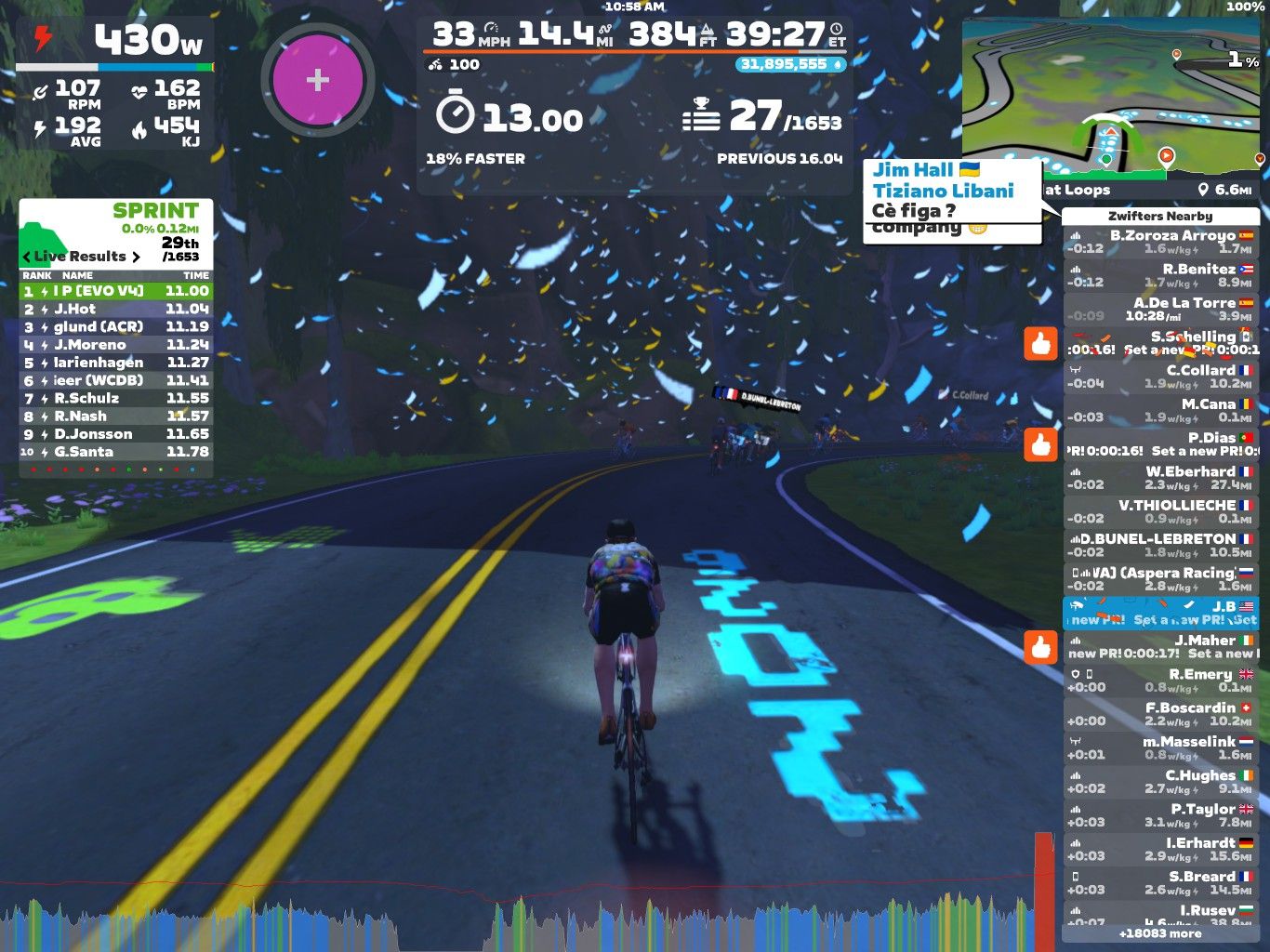View rider C.Collard in the nearby list
The width and height of the screenshot is (1270, 952).
pos(1160,377)
